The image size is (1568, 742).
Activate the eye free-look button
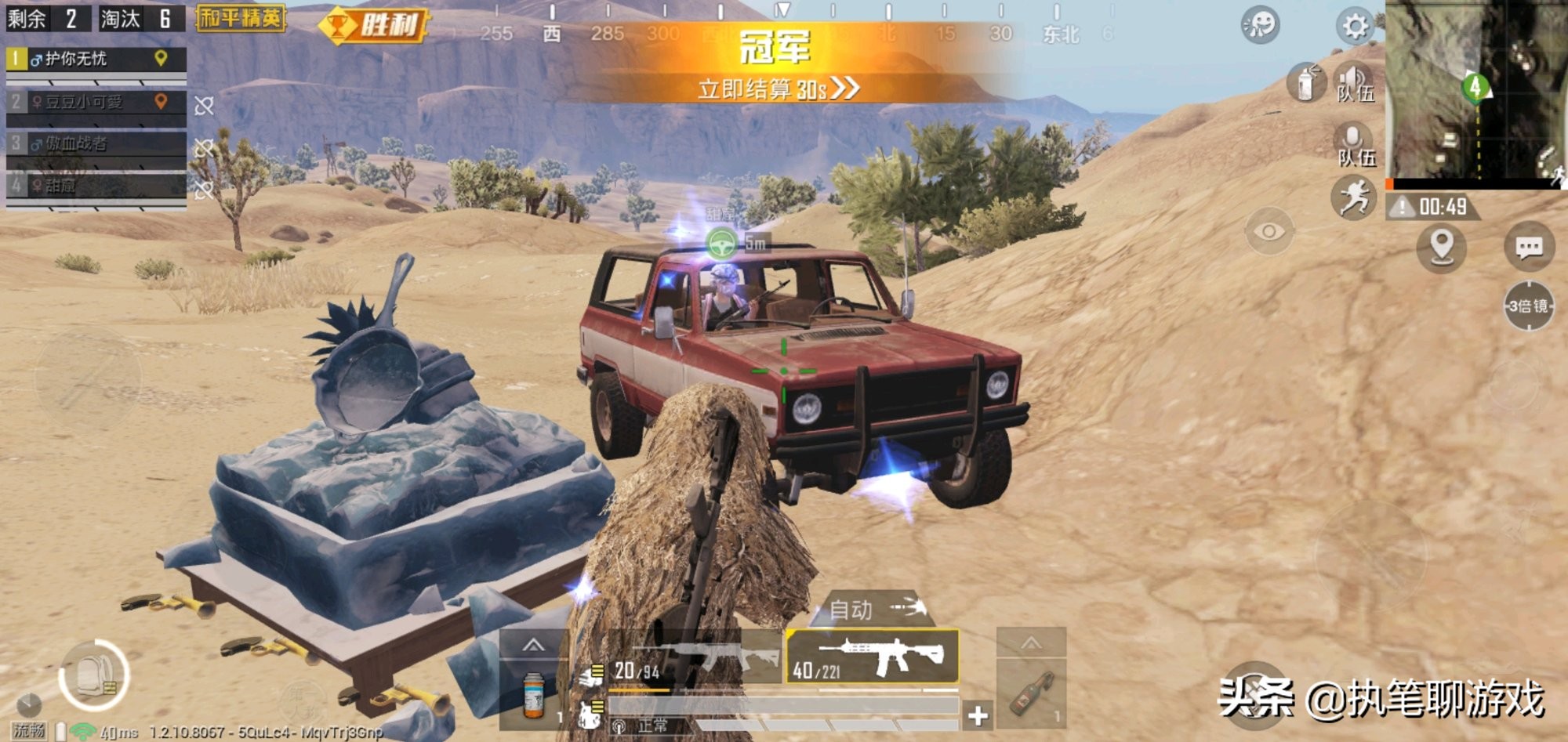tap(1269, 231)
